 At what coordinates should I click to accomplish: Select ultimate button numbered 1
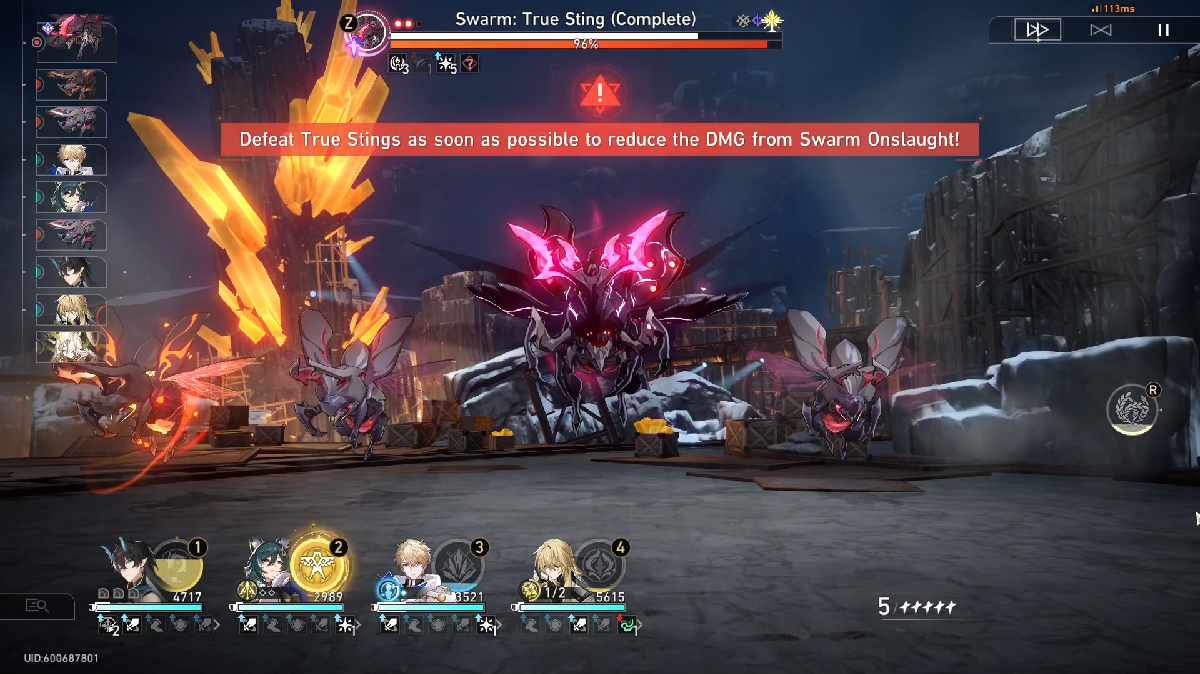coord(178,567)
